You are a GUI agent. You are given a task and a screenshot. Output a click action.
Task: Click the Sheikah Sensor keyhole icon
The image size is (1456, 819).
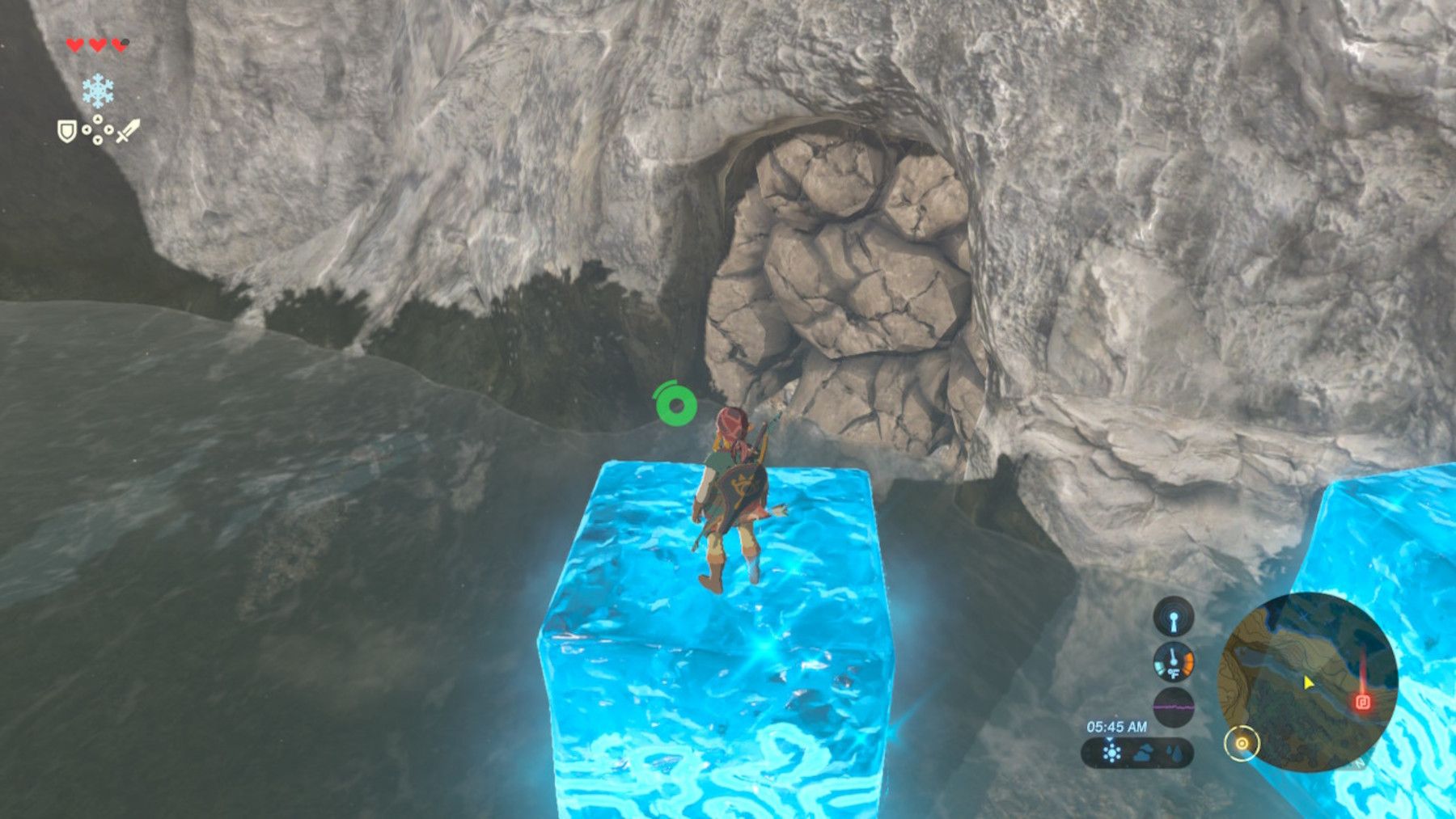tap(1173, 618)
